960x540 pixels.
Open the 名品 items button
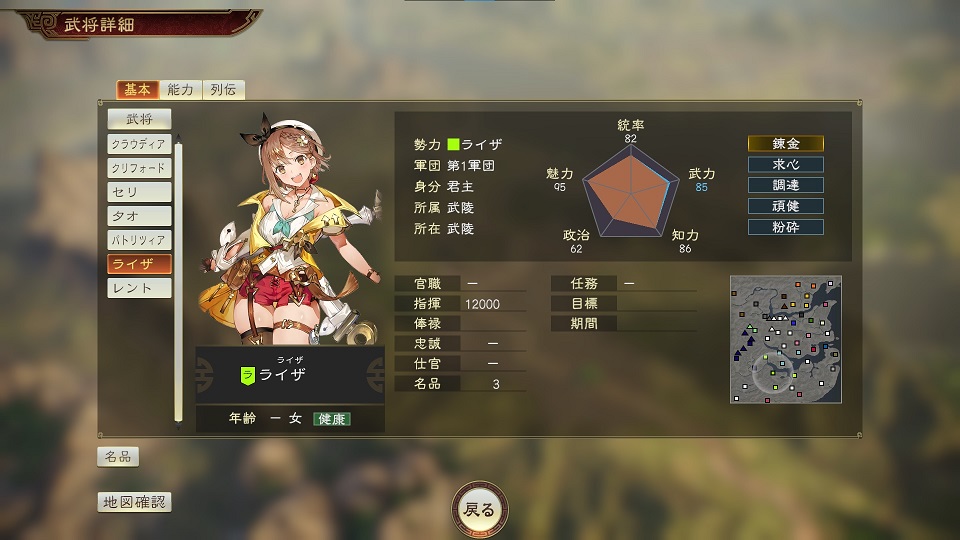[118, 457]
